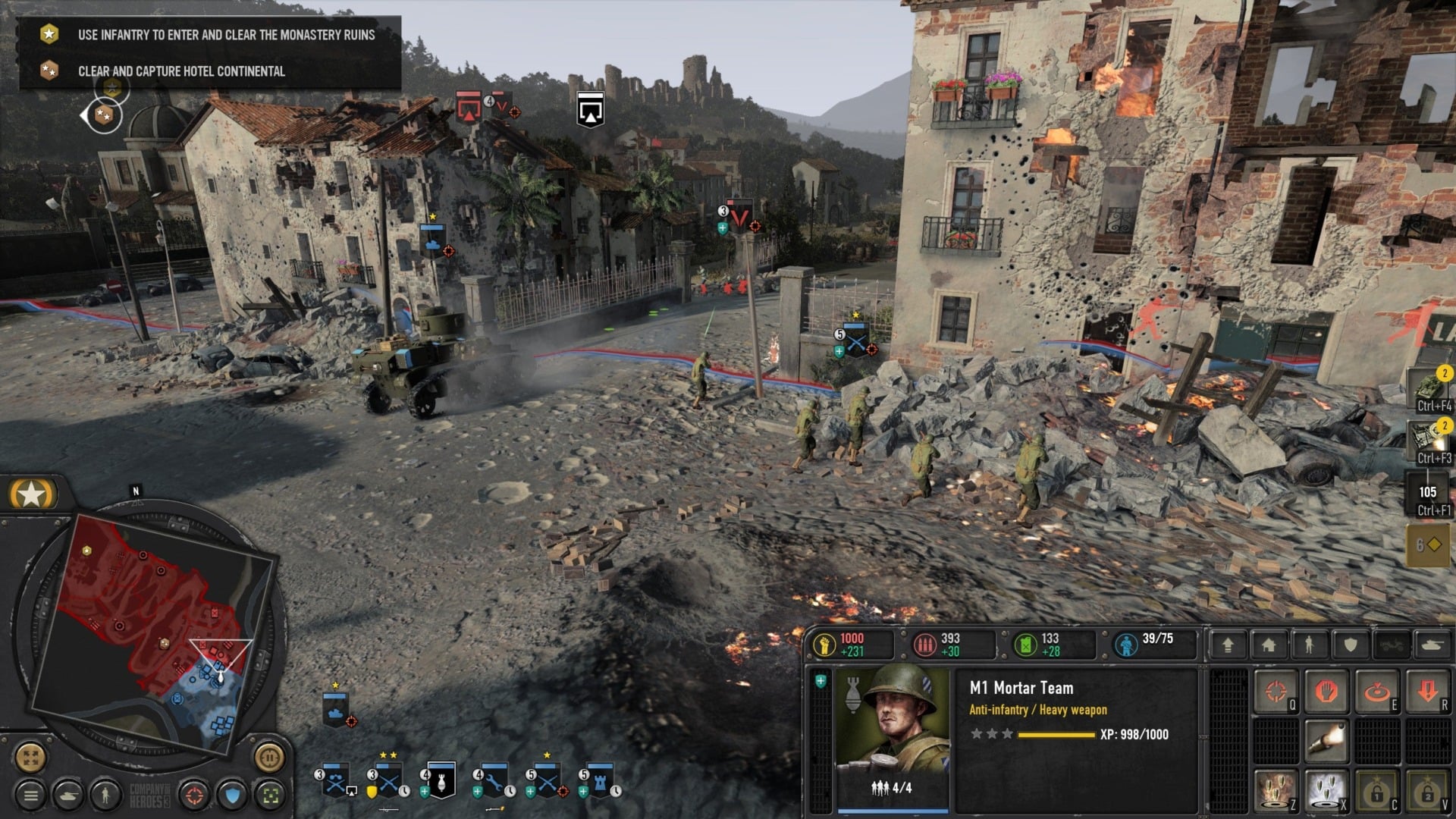Click the gold diamond button showing 6

coord(1428,544)
